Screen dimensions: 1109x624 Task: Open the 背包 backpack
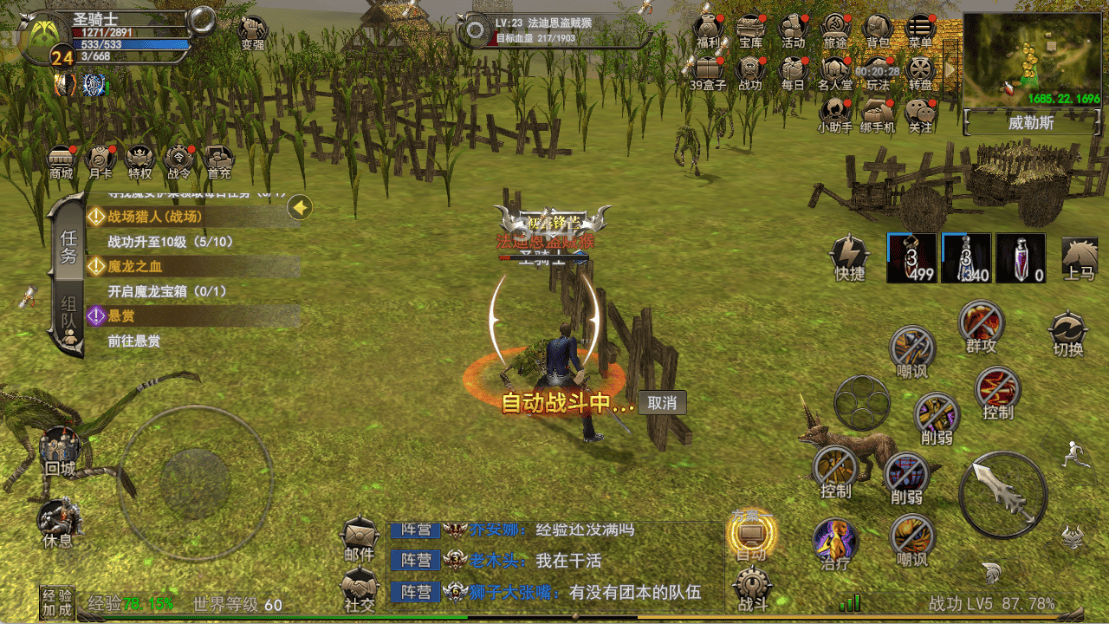pyautogui.click(x=877, y=30)
